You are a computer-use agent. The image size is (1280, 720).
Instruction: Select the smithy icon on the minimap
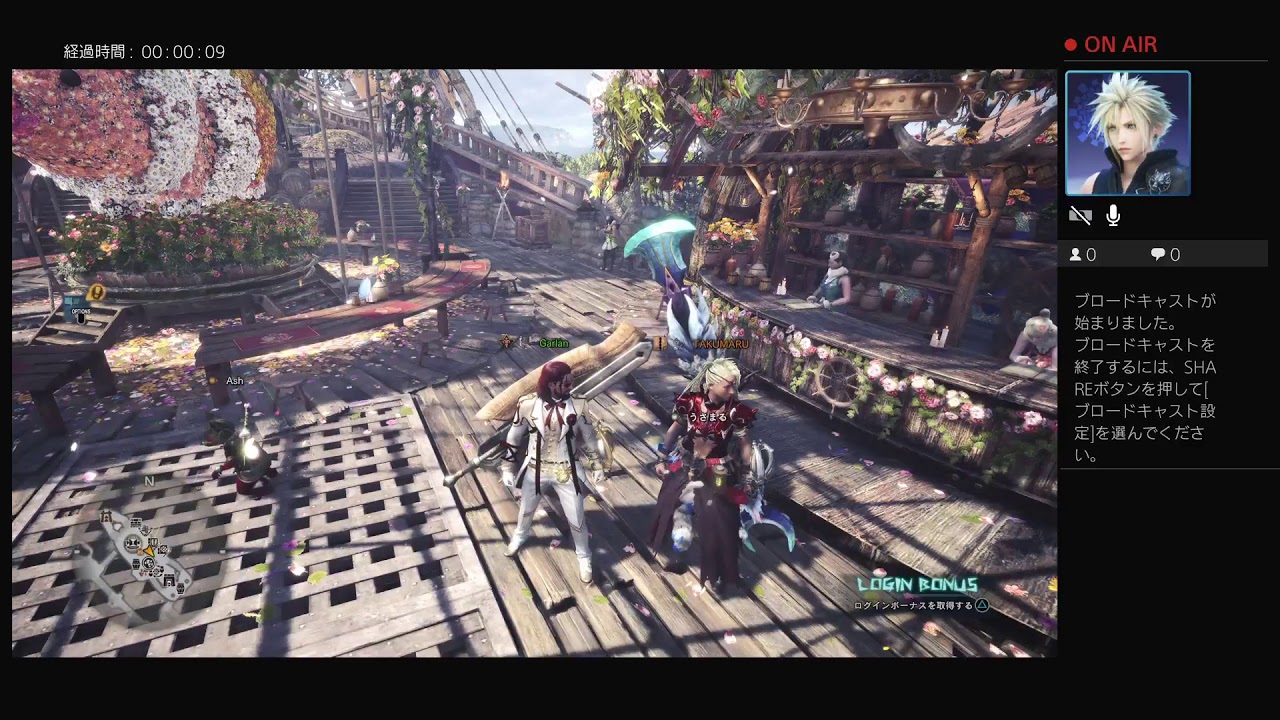162,550
